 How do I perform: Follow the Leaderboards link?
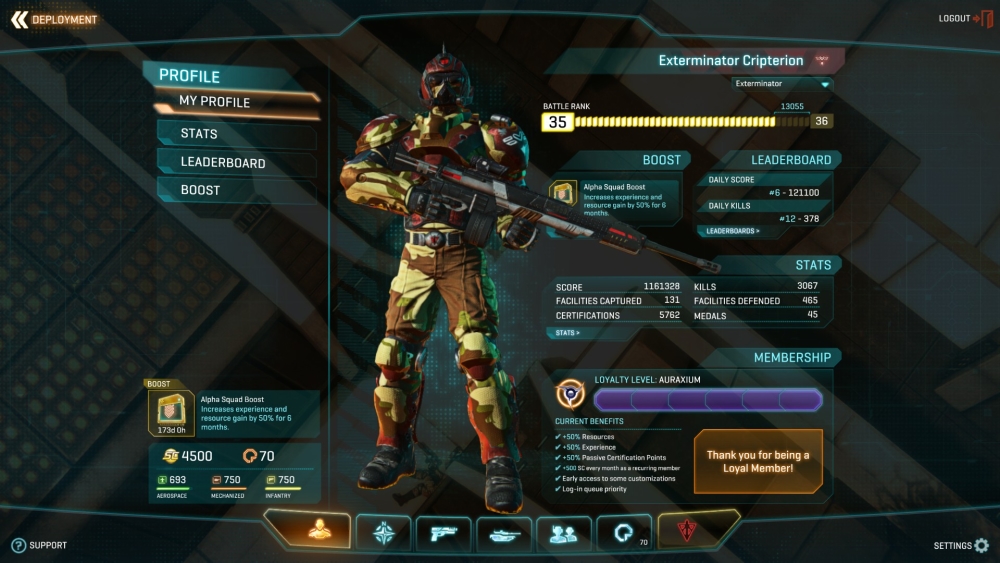pyautogui.click(x=733, y=231)
